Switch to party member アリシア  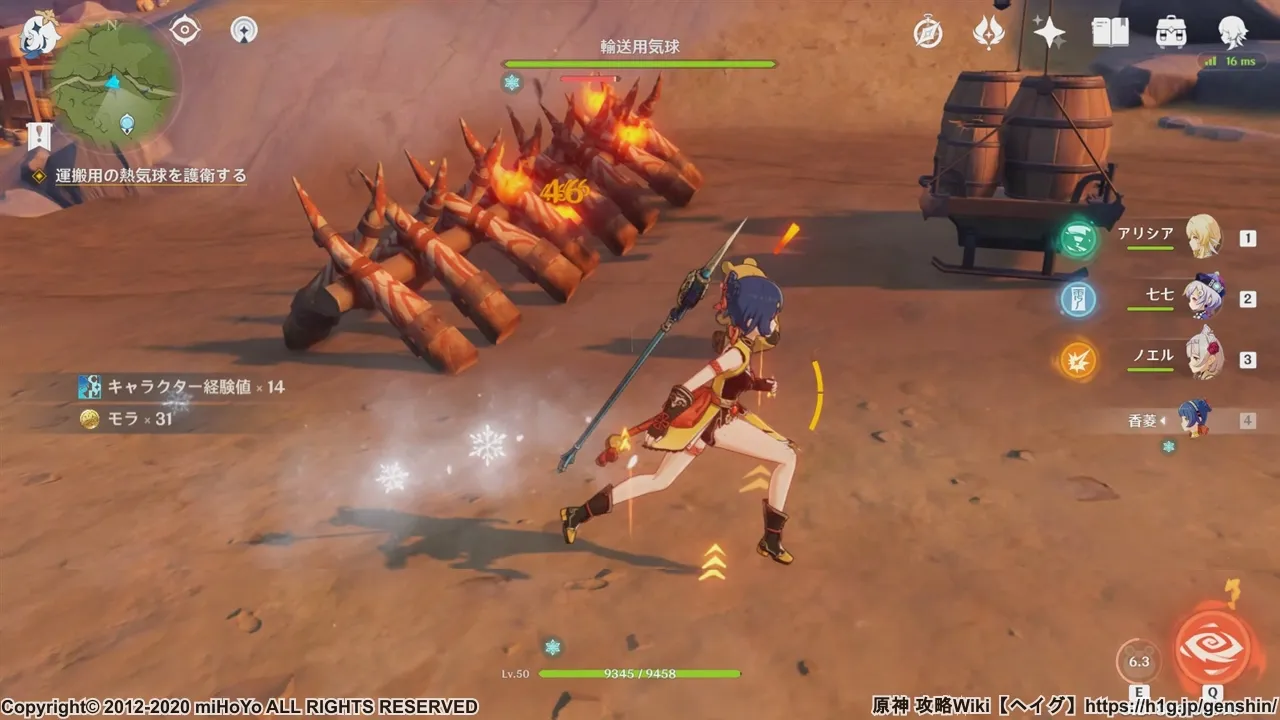[x=1203, y=237]
